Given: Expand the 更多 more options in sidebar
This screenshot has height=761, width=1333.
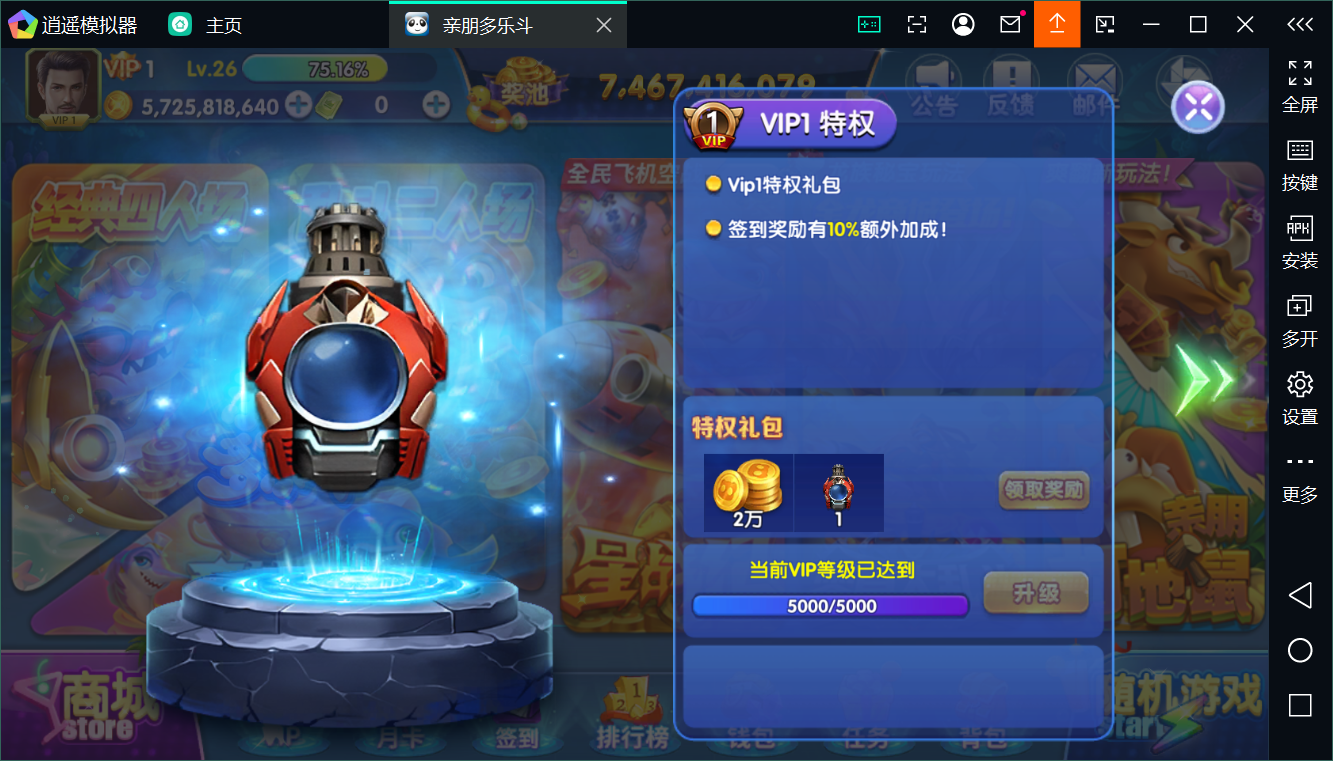Looking at the screenshot, I should click(x=1299, y=473).
